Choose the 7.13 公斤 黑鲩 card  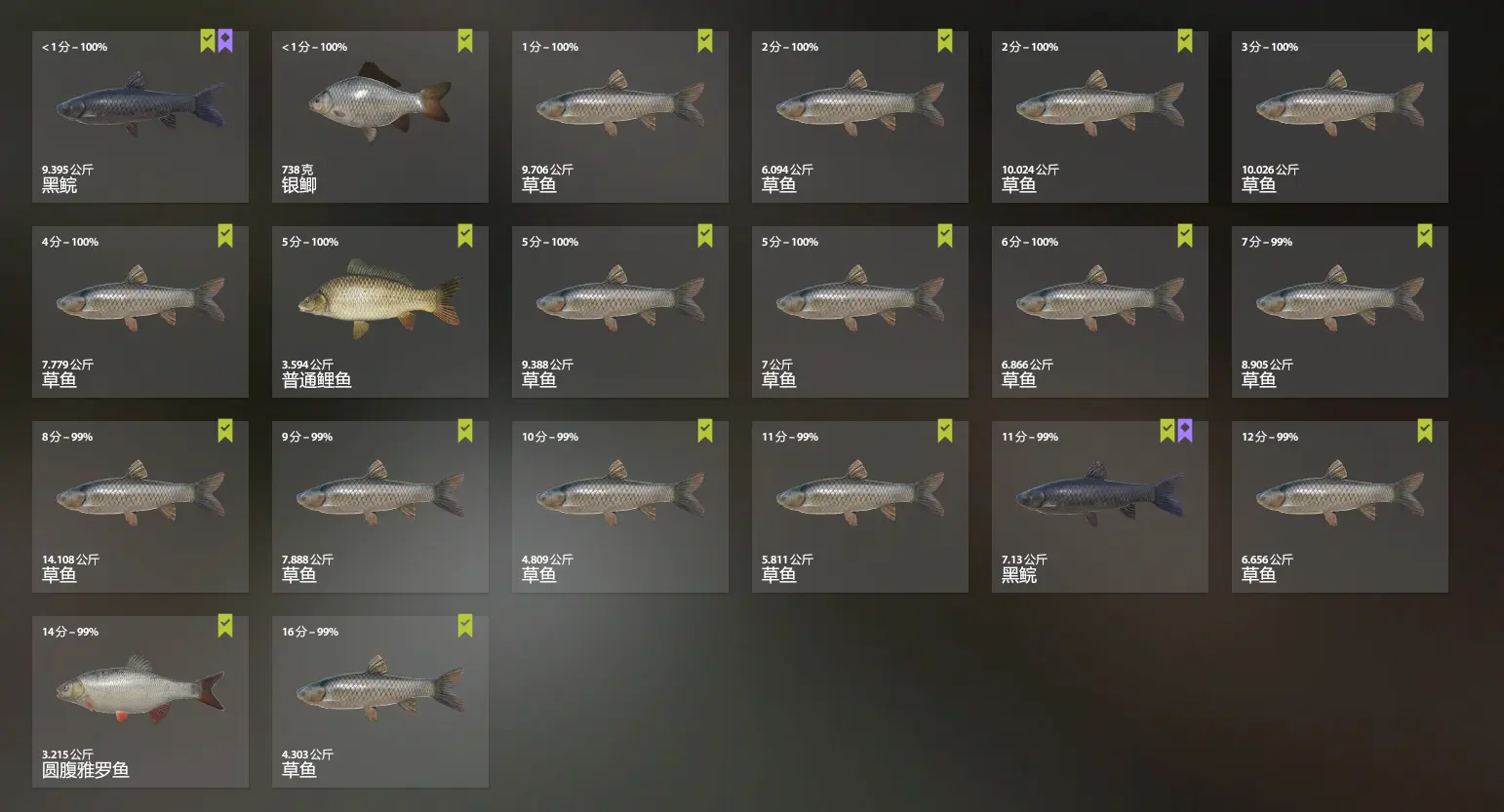point(1099,507)
